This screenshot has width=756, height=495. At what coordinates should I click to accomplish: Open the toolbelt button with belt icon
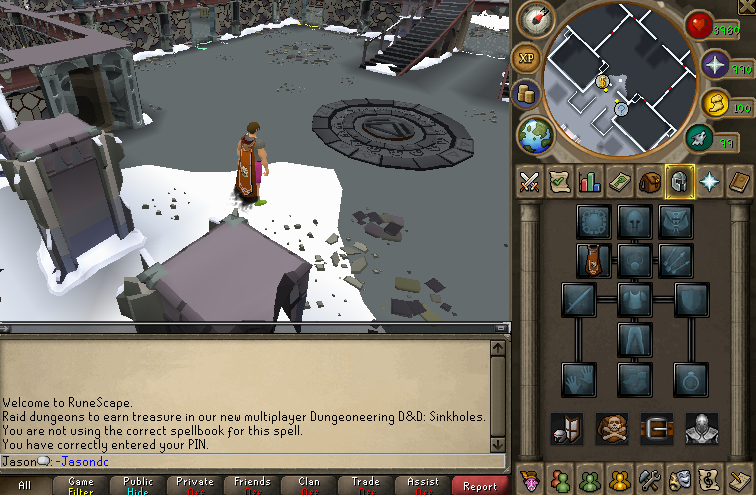tap(656, 428)
